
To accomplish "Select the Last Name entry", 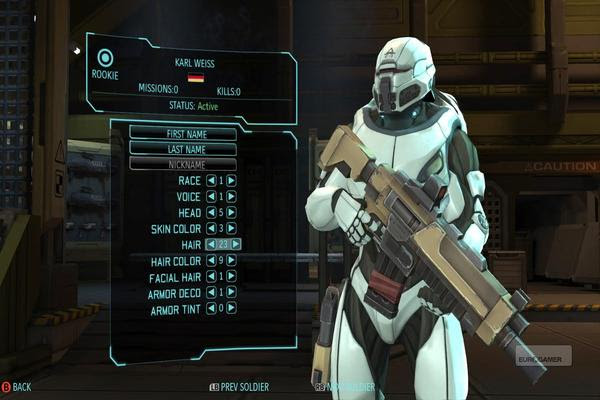I will [x=183, y=148].
